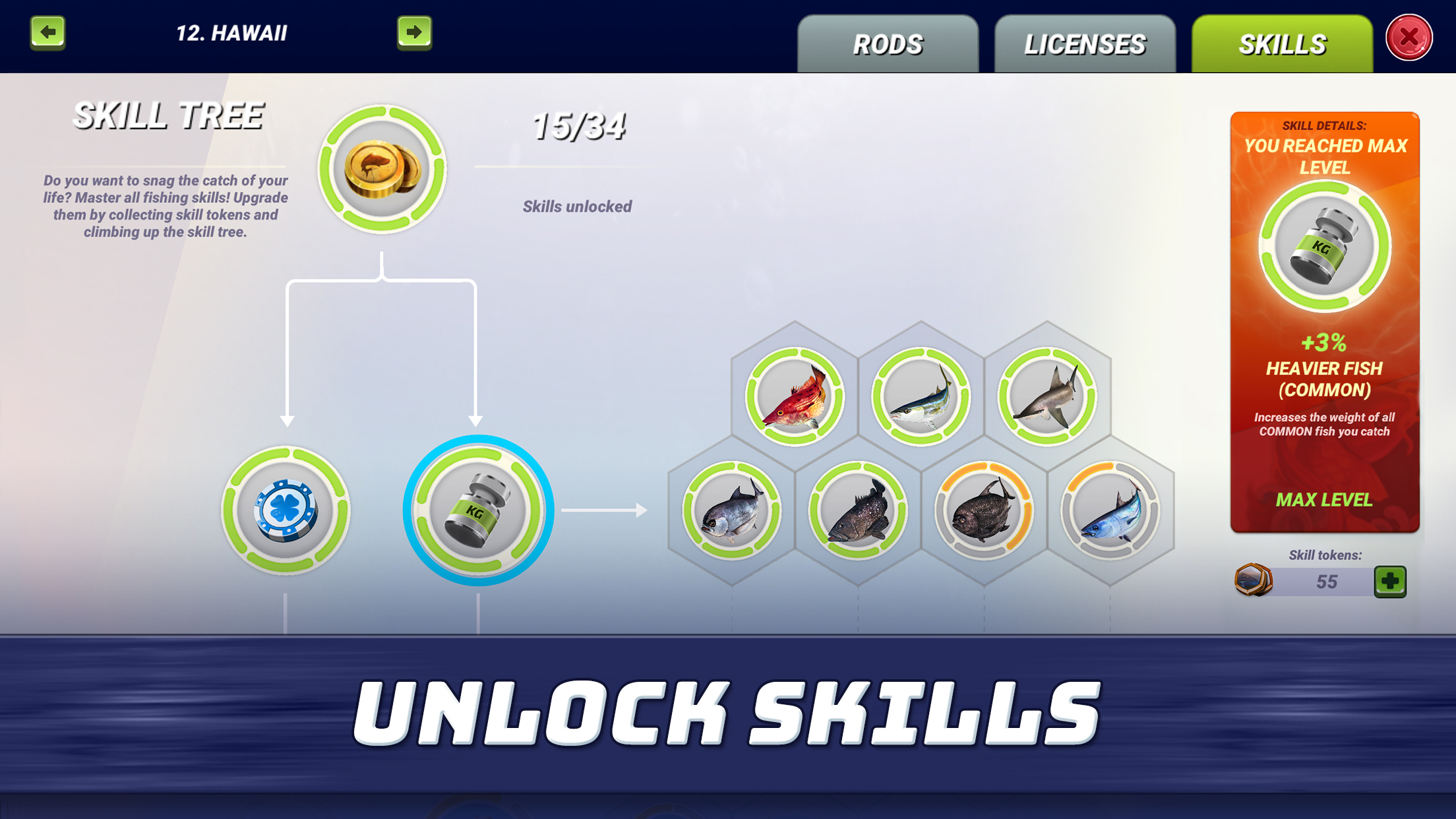
Task: Switch to the RODS tab
Action: pyautogui.click(x=888, y=43)
